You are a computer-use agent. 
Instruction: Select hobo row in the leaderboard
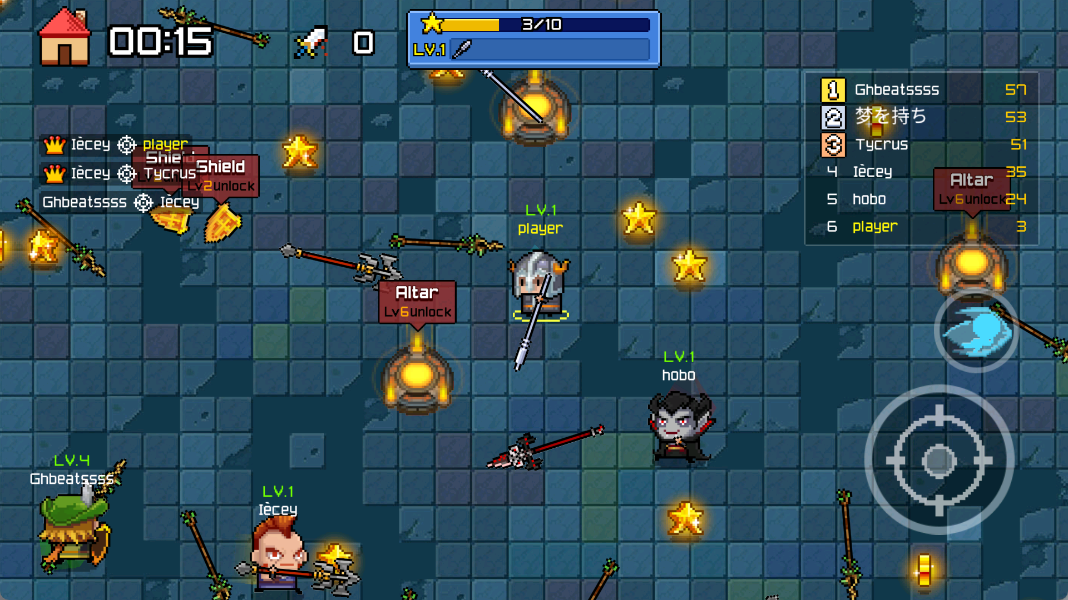click(923, 199)
